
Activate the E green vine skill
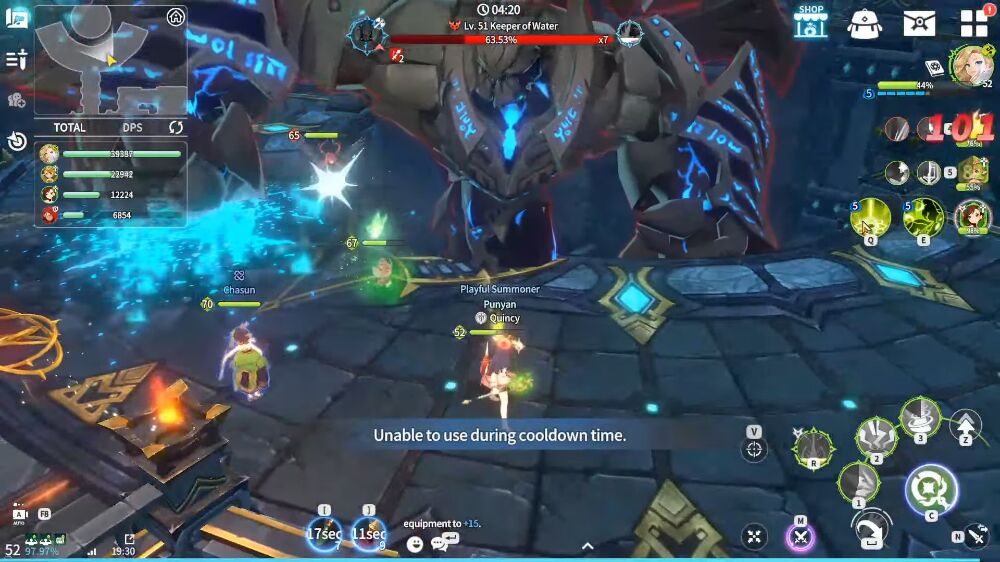[x=923, y=216]
